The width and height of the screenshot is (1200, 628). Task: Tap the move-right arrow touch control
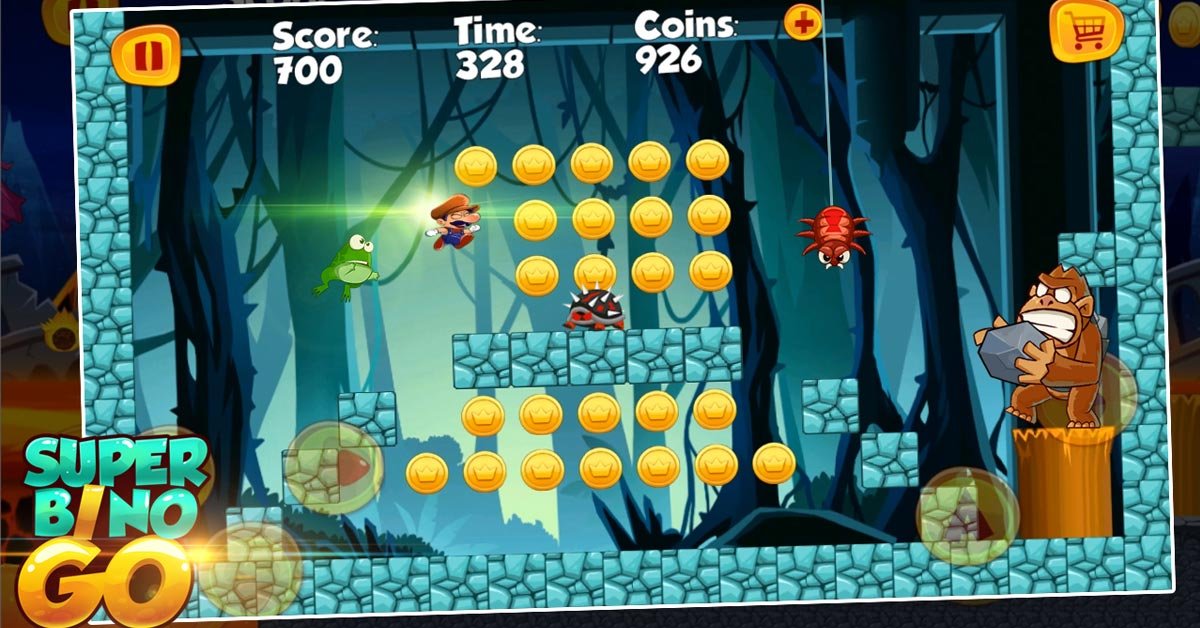click(x=334, y=467)
